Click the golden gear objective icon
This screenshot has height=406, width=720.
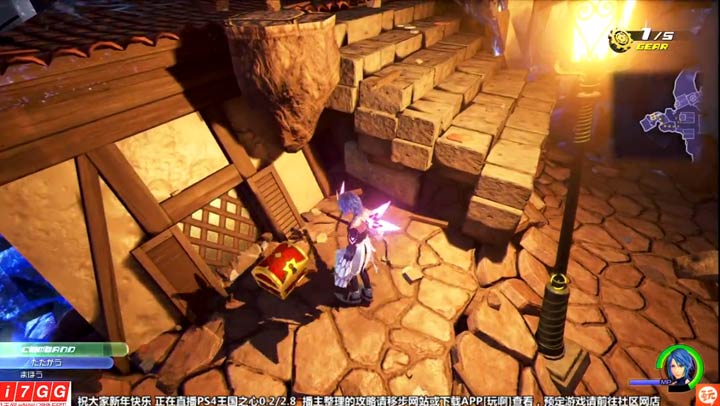click(622, 41)
